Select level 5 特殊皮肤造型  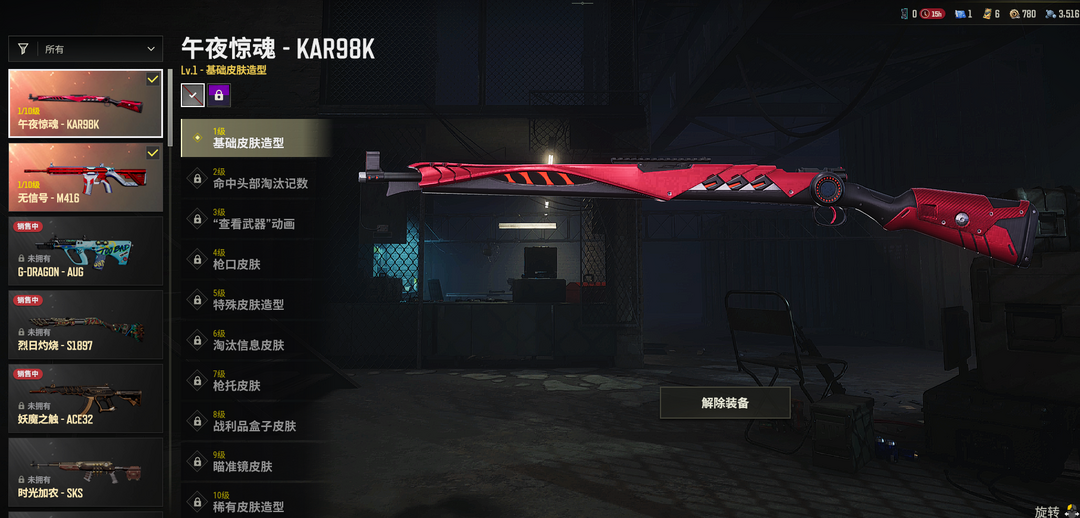tap(256, 300)
